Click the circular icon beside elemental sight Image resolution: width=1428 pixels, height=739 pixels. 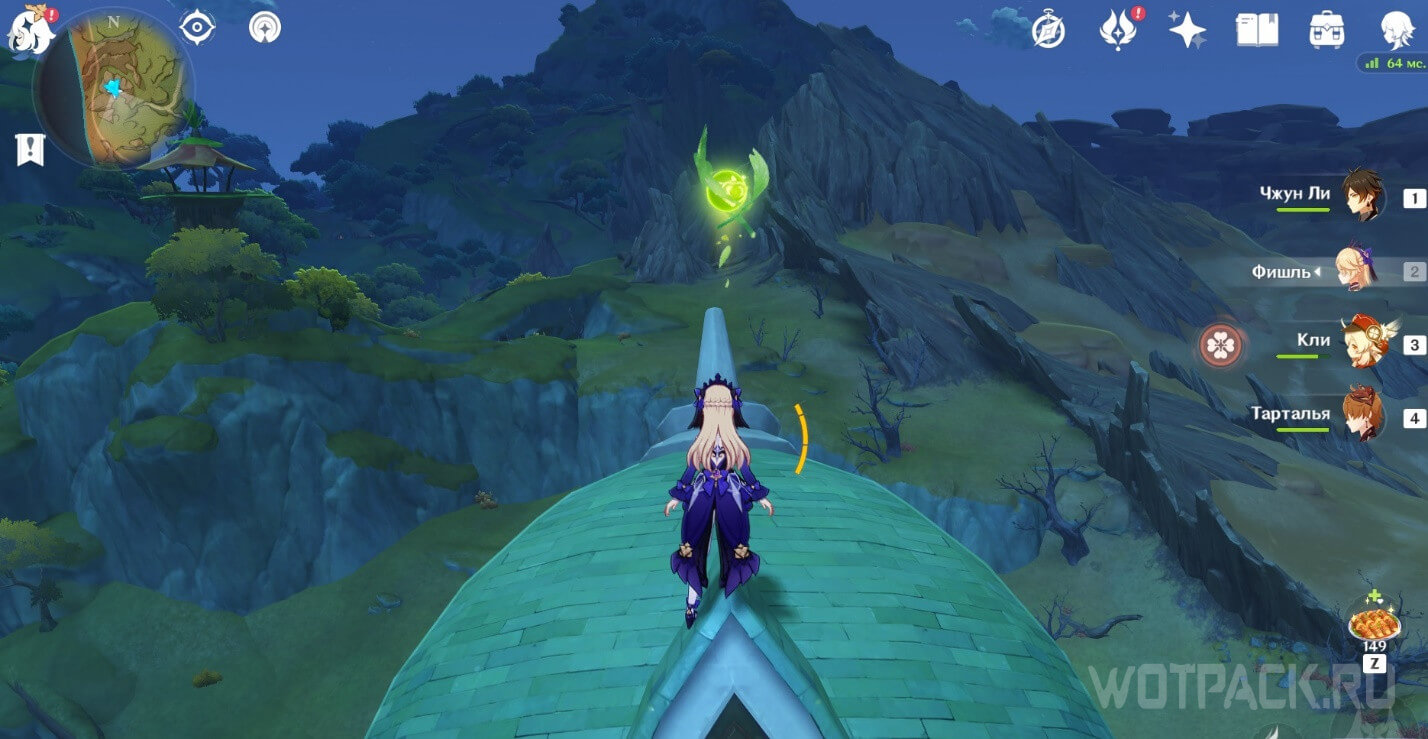[x=264, y=27]
